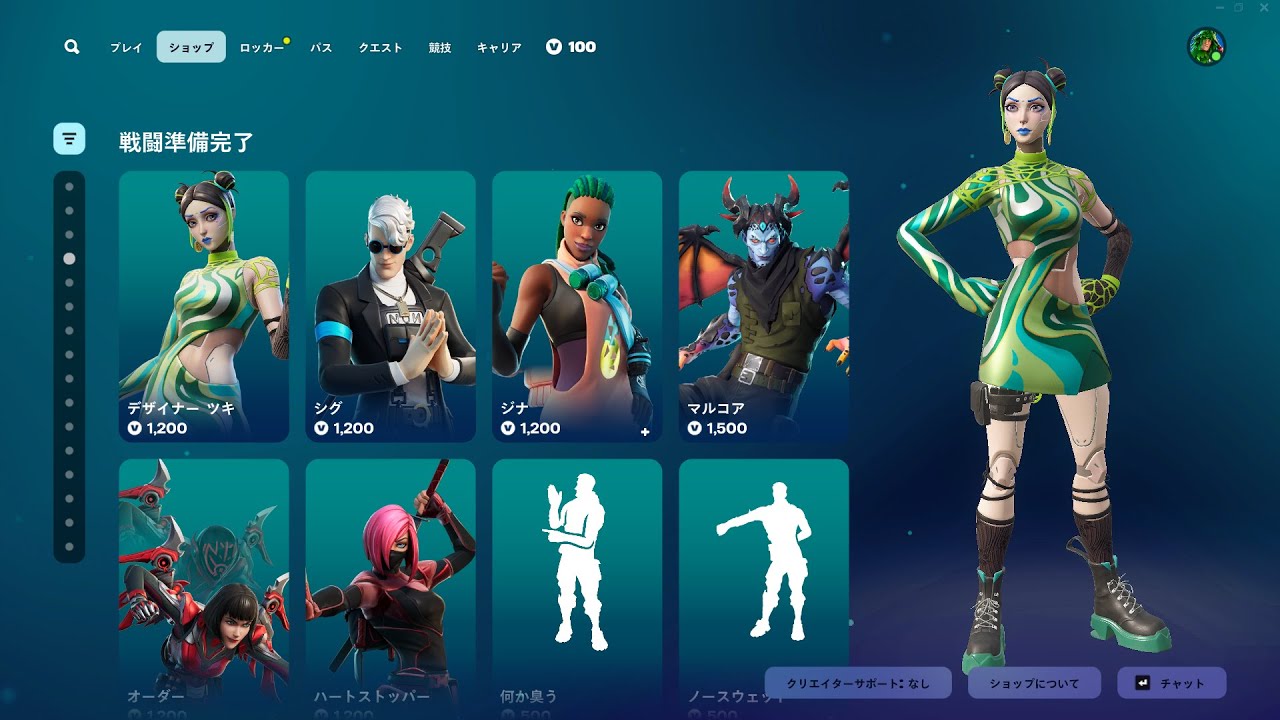Select the デザイナー ツキ outfit tile

coord(204,306)
